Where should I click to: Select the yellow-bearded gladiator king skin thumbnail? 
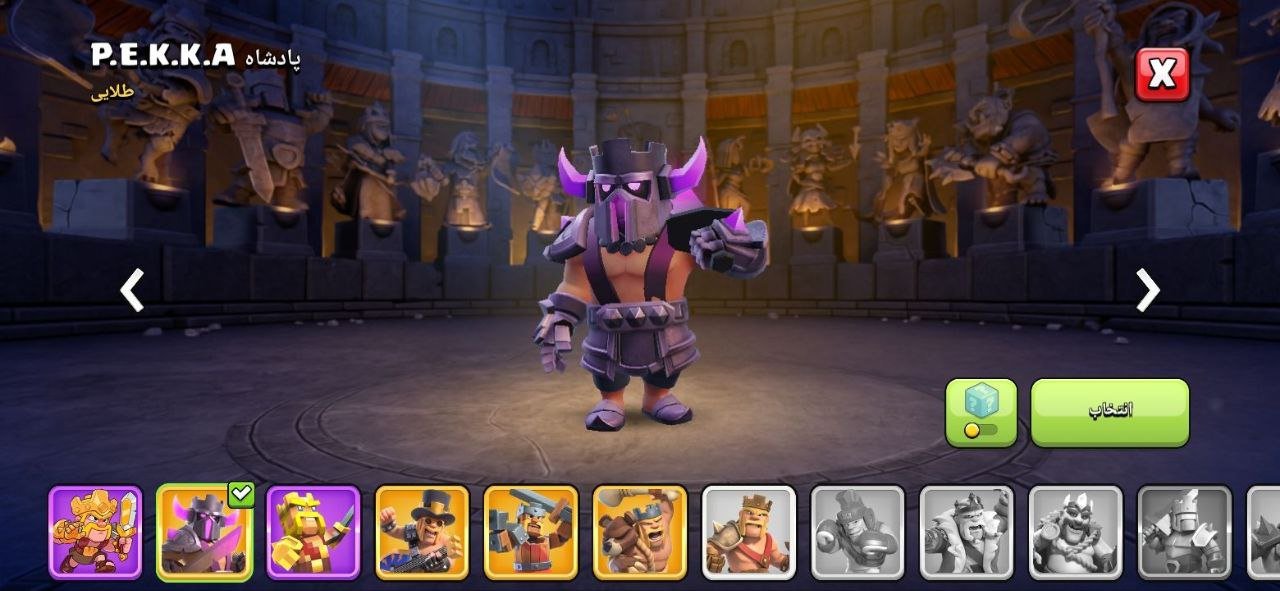(313, 532)
